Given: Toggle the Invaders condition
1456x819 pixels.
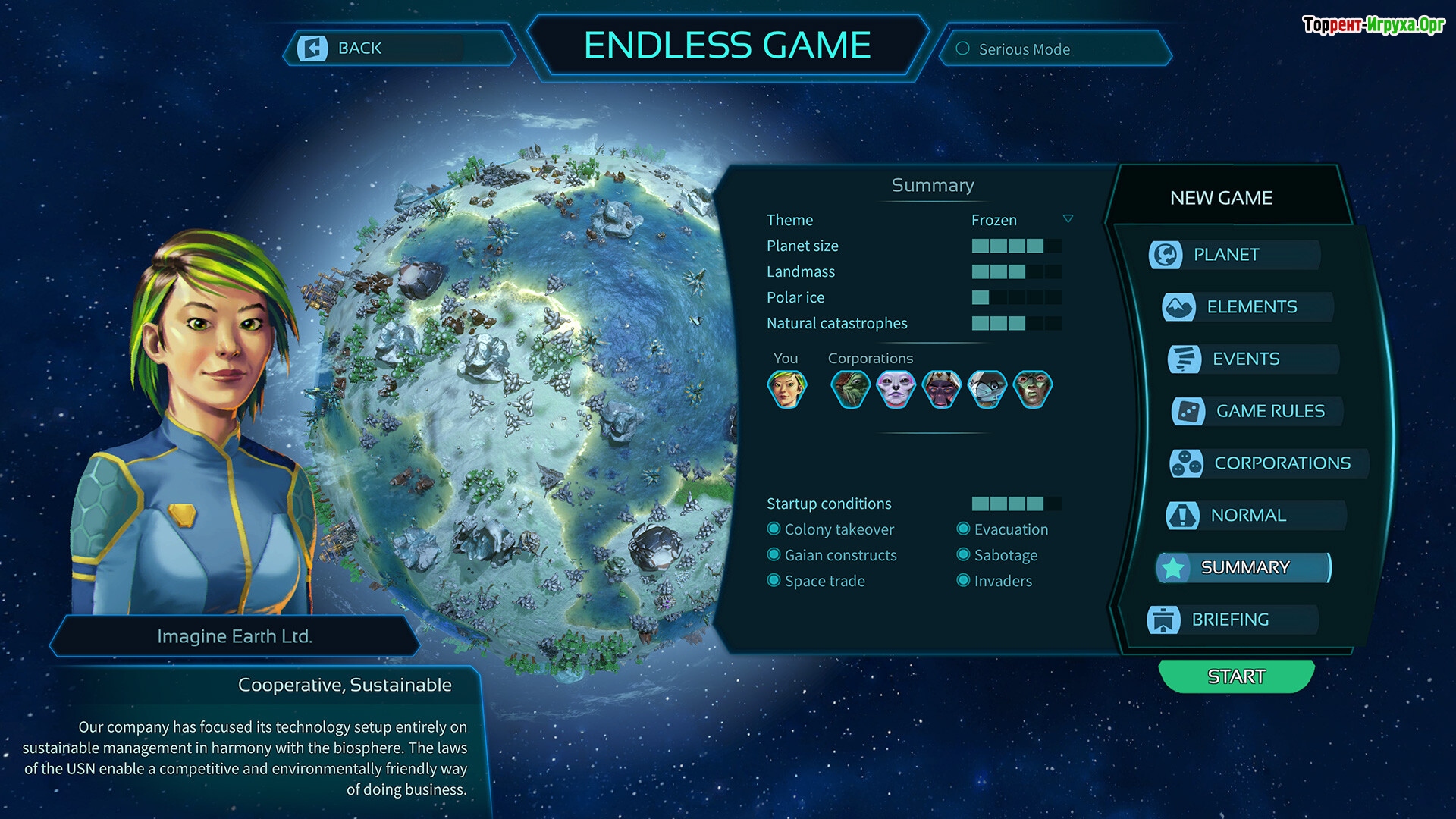Looking at the screenshot, I should pyautogui.click(x=964, y=581).
